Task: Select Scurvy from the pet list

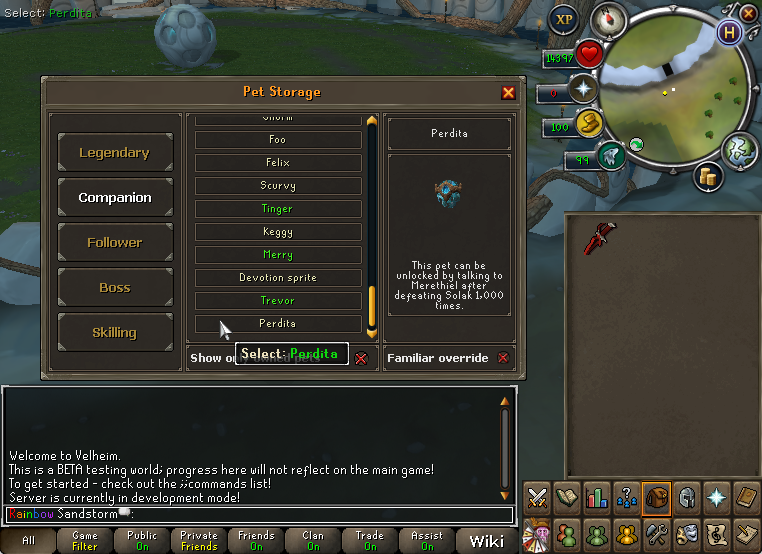Action: [x=278, y=186]
